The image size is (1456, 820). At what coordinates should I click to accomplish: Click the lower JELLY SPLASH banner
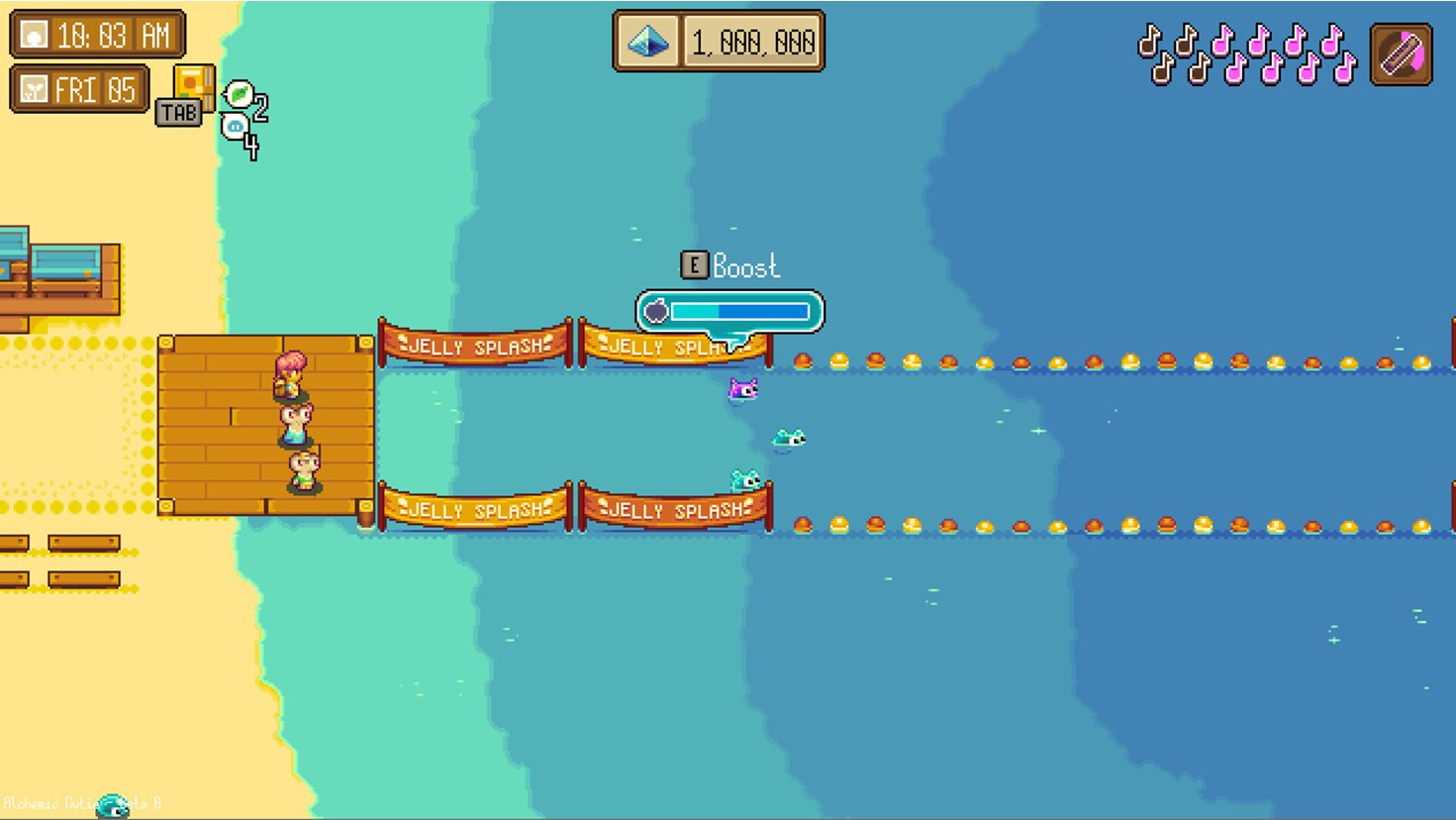click(x=473, y=510)
